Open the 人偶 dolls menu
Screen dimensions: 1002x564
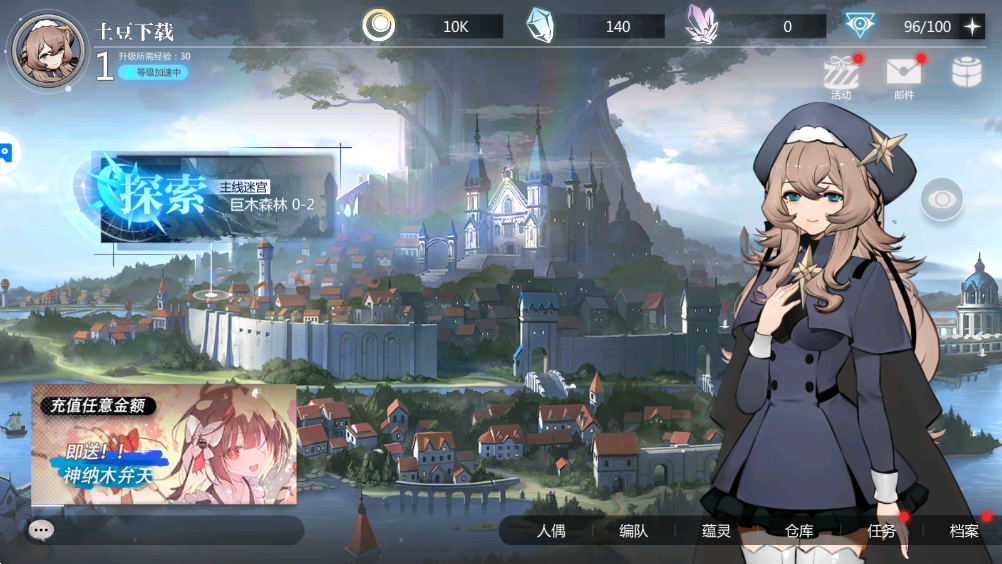pos(551,531)
